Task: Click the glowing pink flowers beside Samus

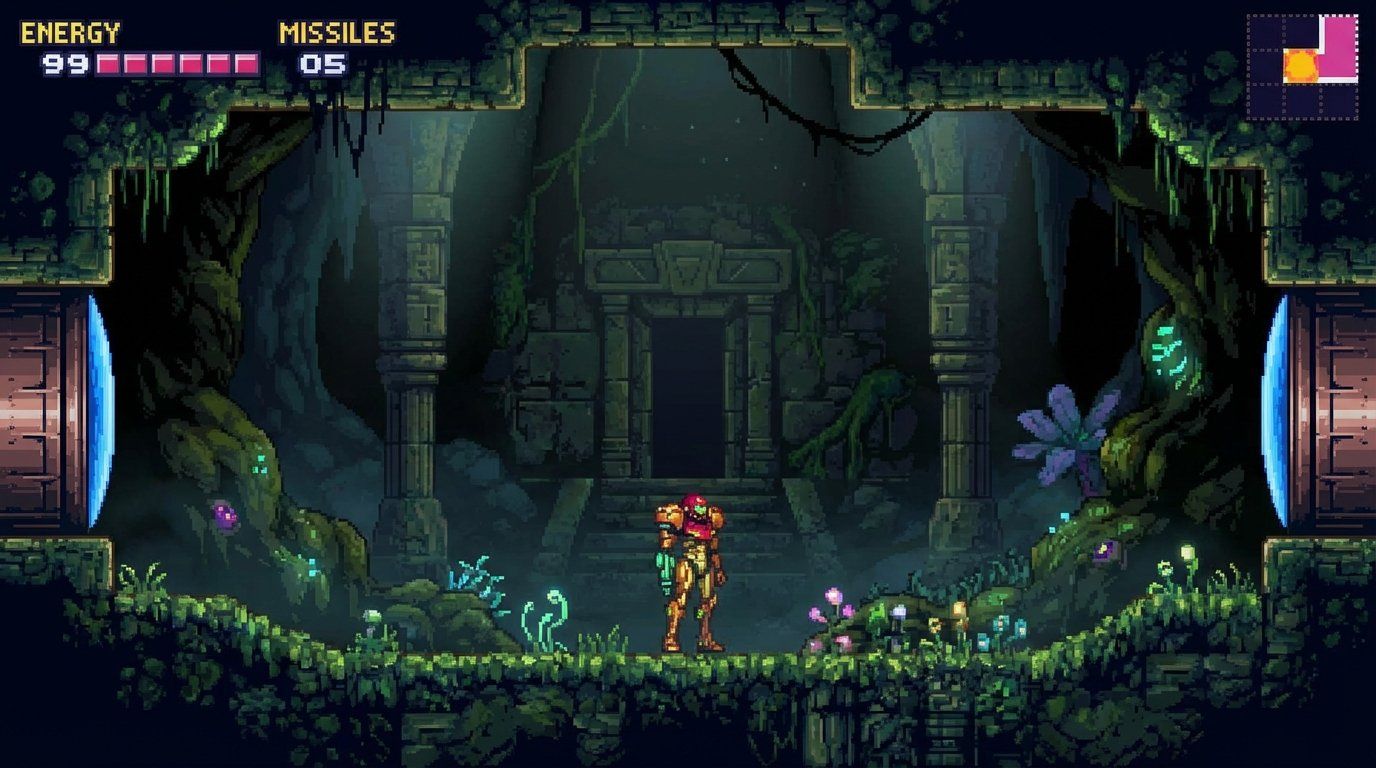Action: point(828,605)
